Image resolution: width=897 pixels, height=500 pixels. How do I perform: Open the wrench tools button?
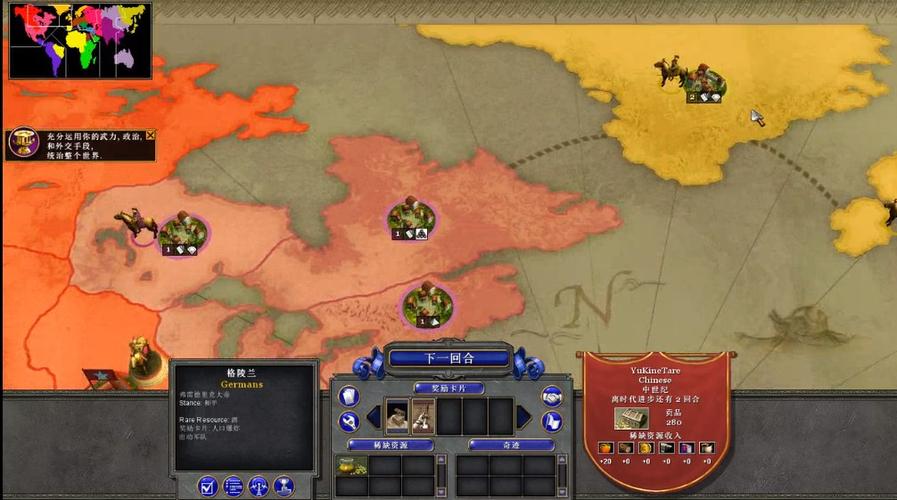pyautogui.click(x=348, y=422)
